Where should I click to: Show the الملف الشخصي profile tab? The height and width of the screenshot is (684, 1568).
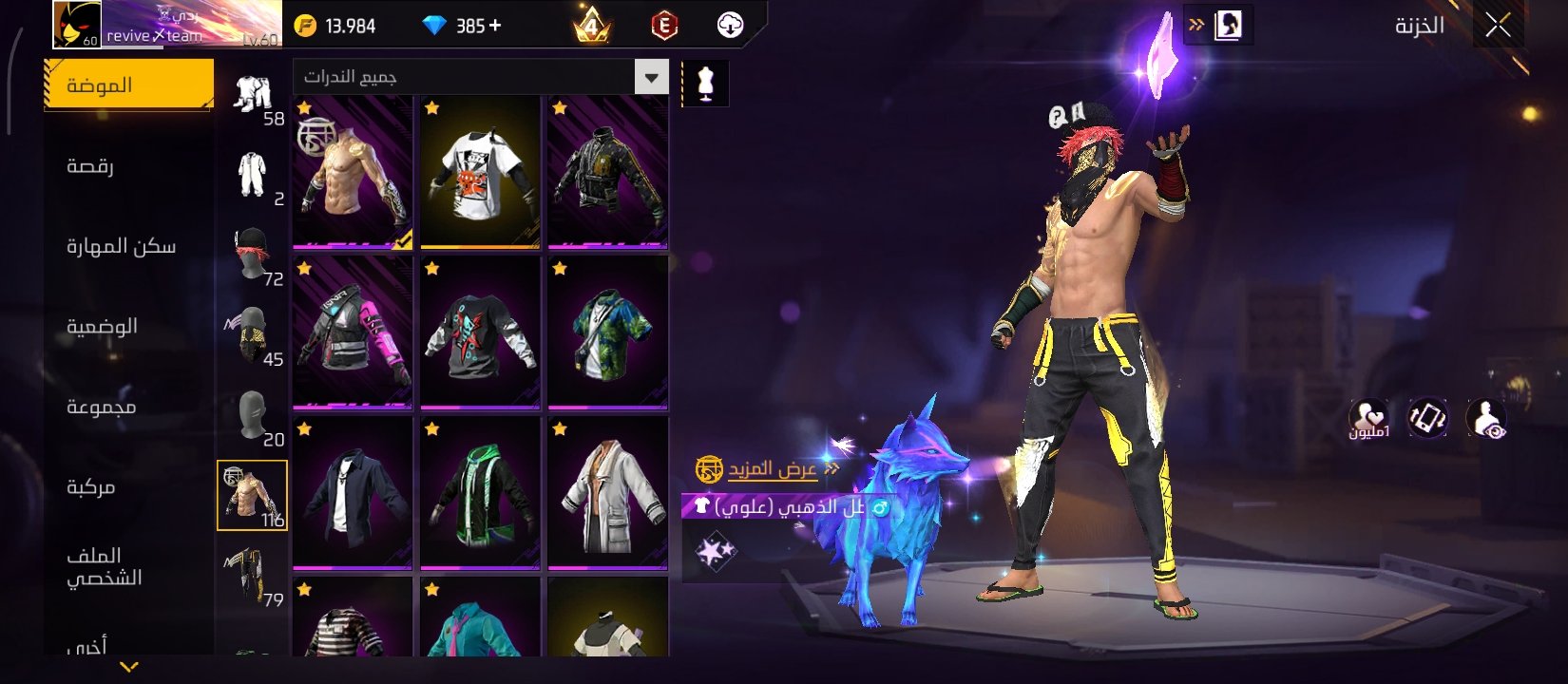pyautogui.click(x=104, y=567)
